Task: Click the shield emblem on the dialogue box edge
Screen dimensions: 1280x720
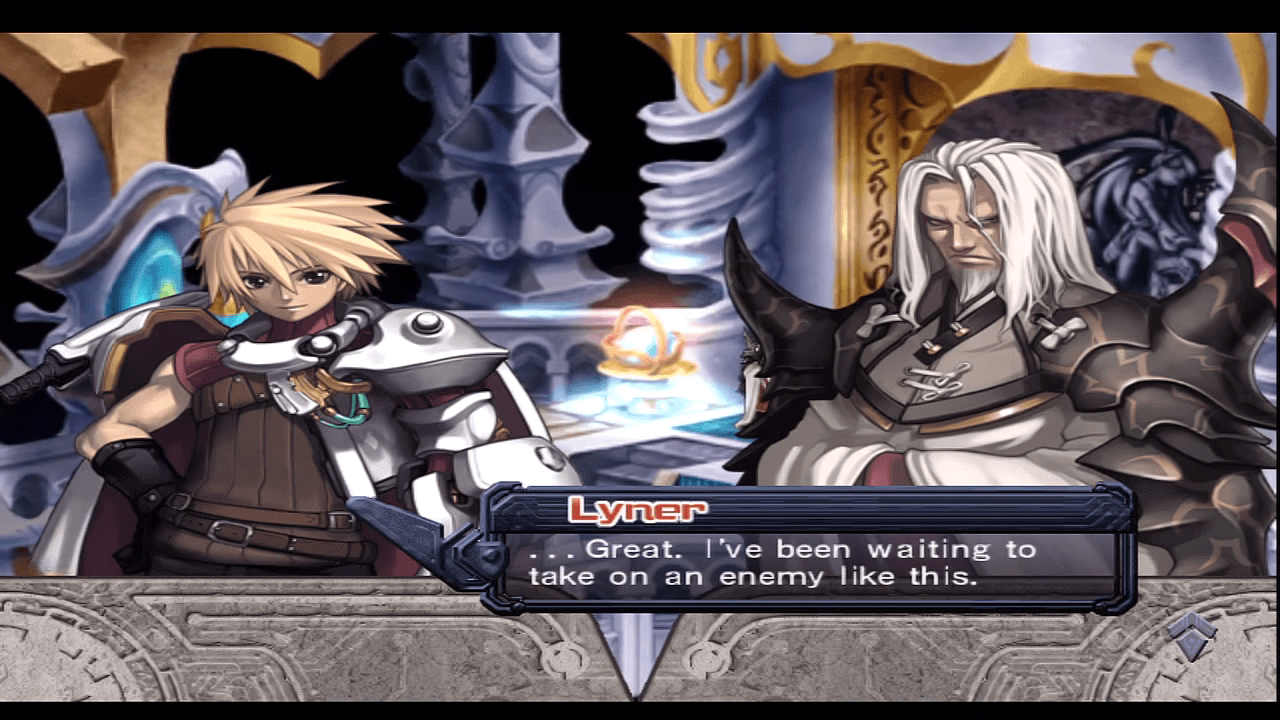Action: pos(488,558)
